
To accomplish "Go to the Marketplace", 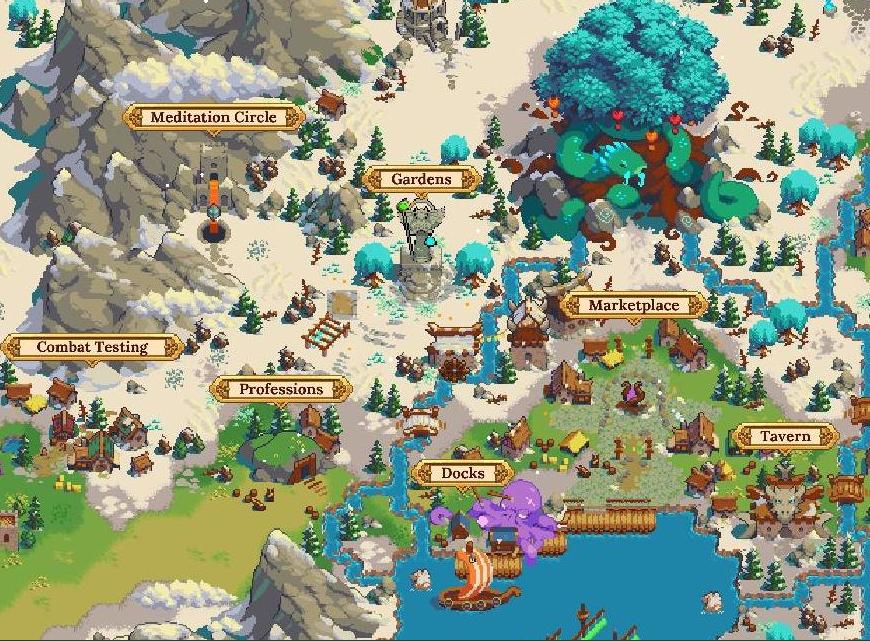I will (633, 306).
